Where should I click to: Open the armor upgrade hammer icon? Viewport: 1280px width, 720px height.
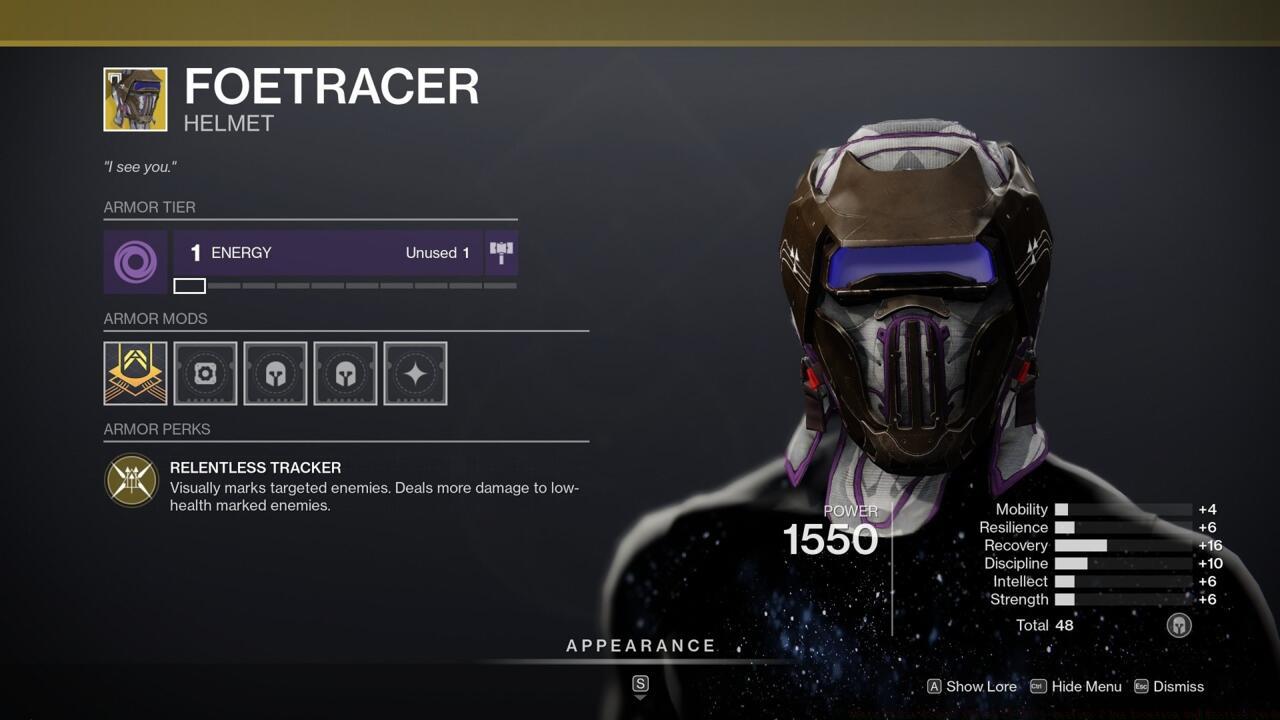[x=501, y=252]
